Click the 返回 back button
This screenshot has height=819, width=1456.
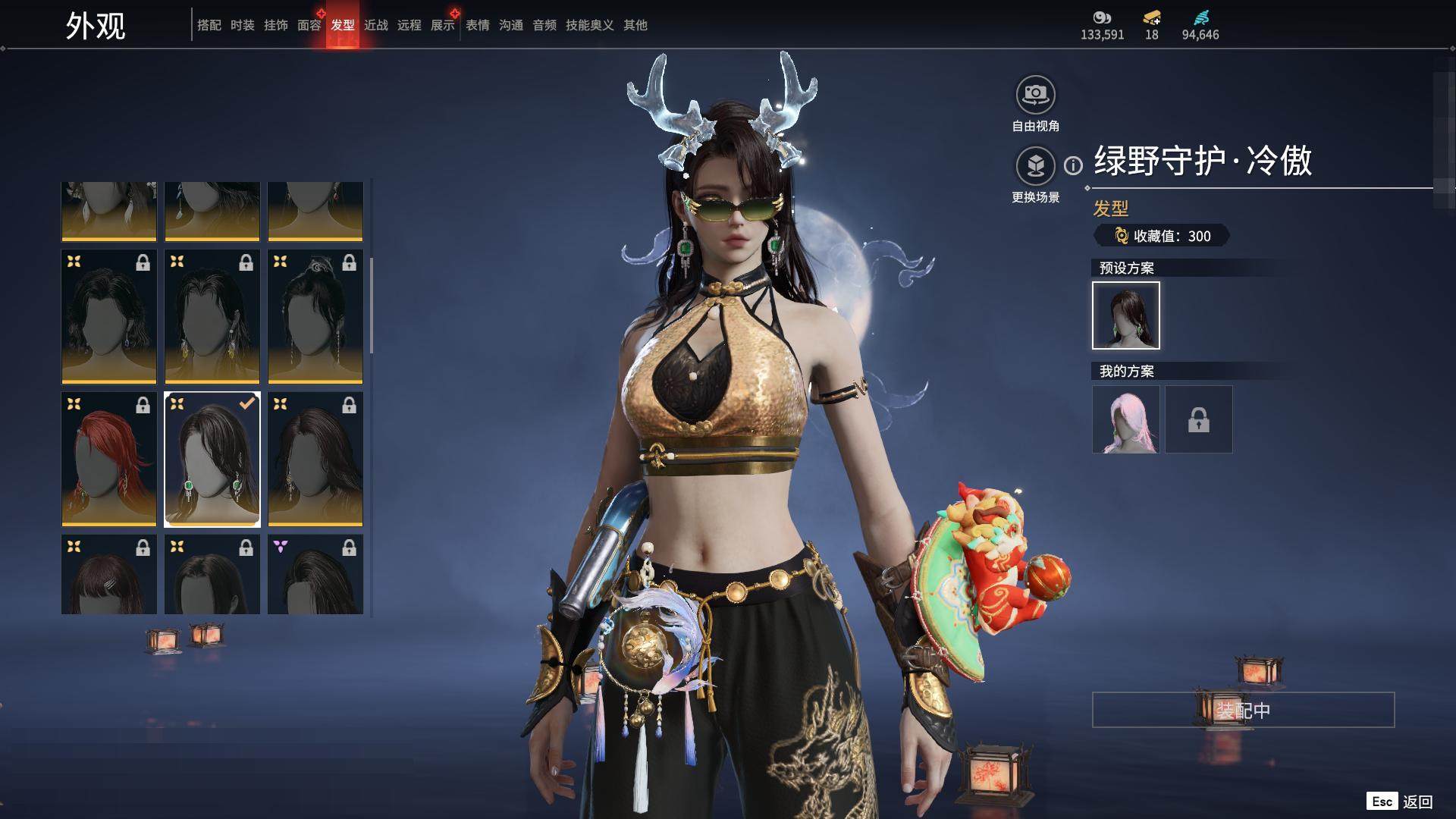[1401, 802]
